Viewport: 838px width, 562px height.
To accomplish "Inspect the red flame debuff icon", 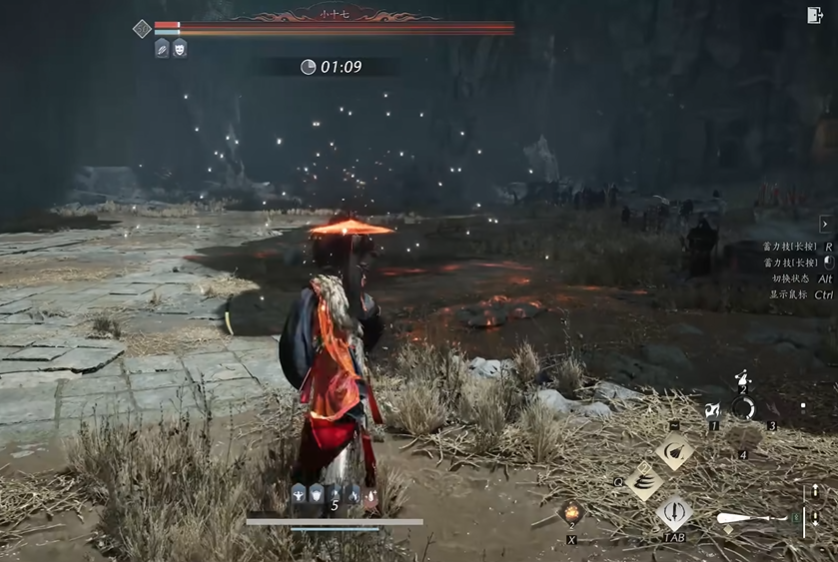I will [371, 493].
